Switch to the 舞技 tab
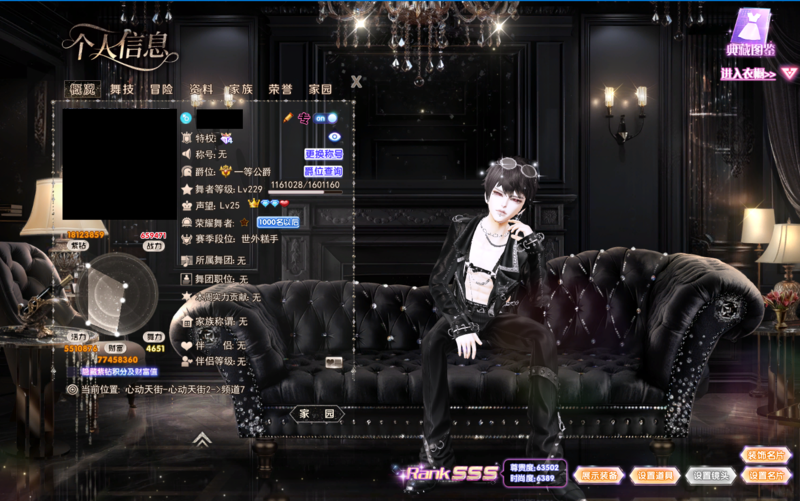800x501 pixels. click(122, 89)
